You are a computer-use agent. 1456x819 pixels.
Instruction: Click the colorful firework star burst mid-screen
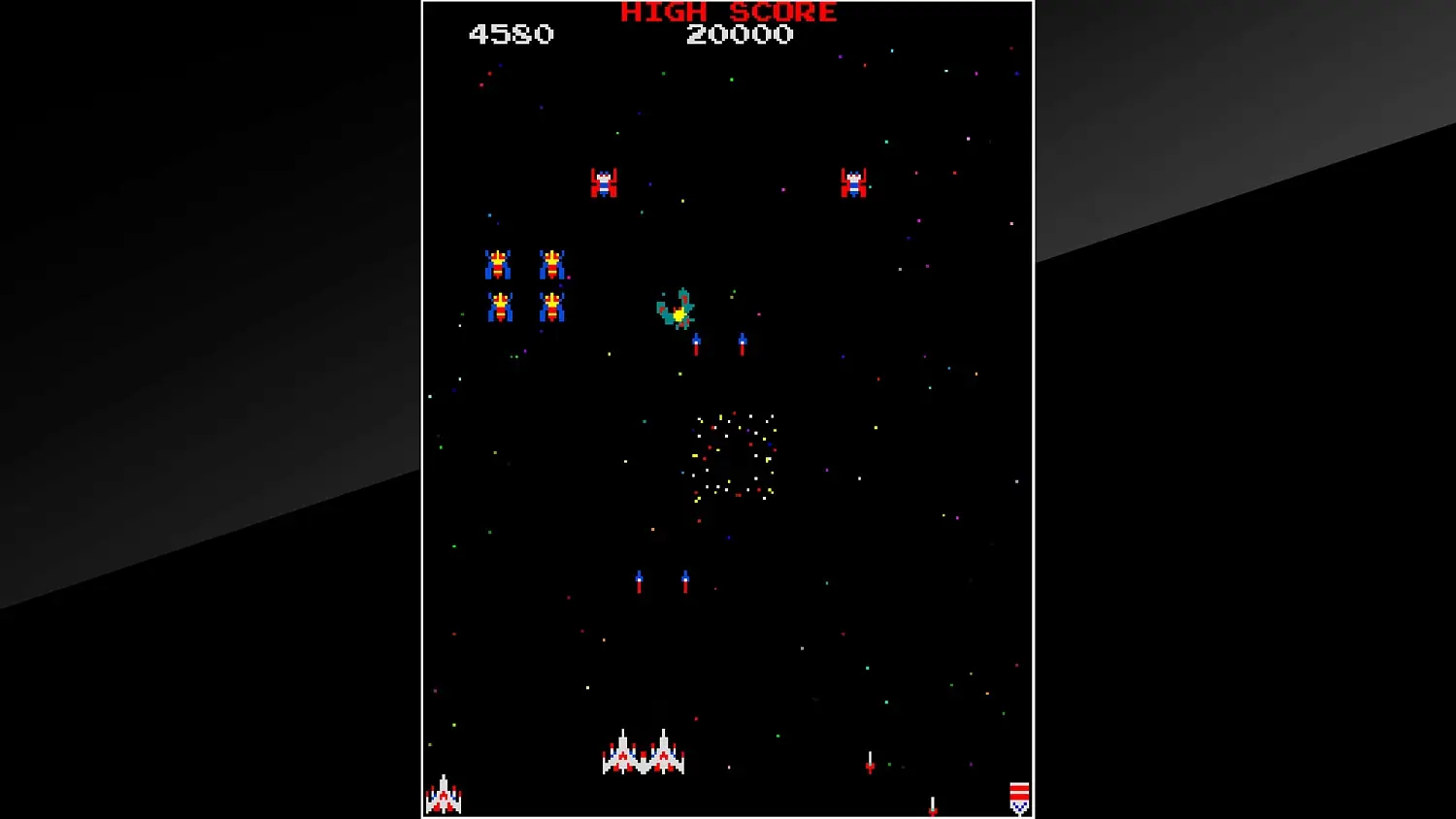733,456
